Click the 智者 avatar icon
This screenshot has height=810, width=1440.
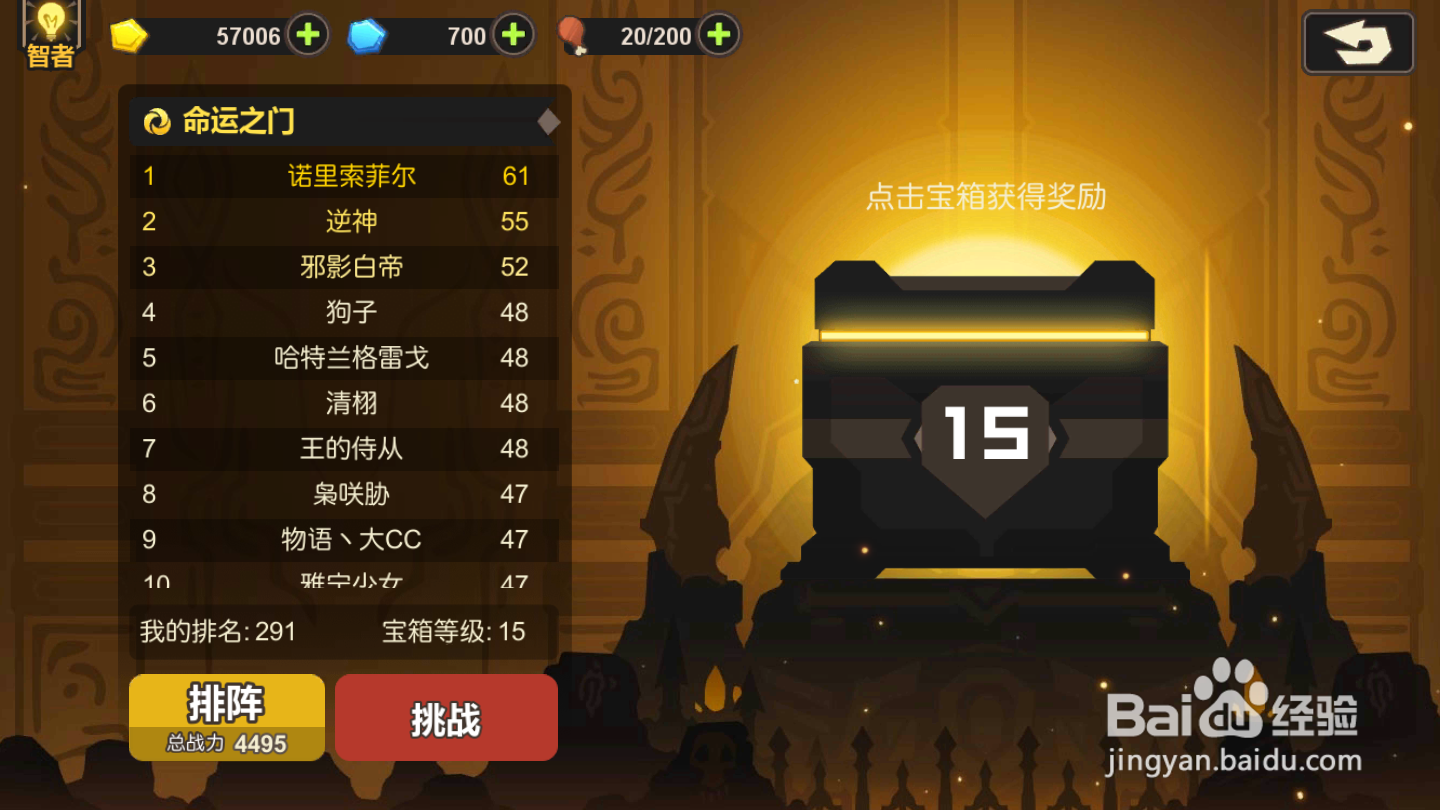(x=51, y=33)
